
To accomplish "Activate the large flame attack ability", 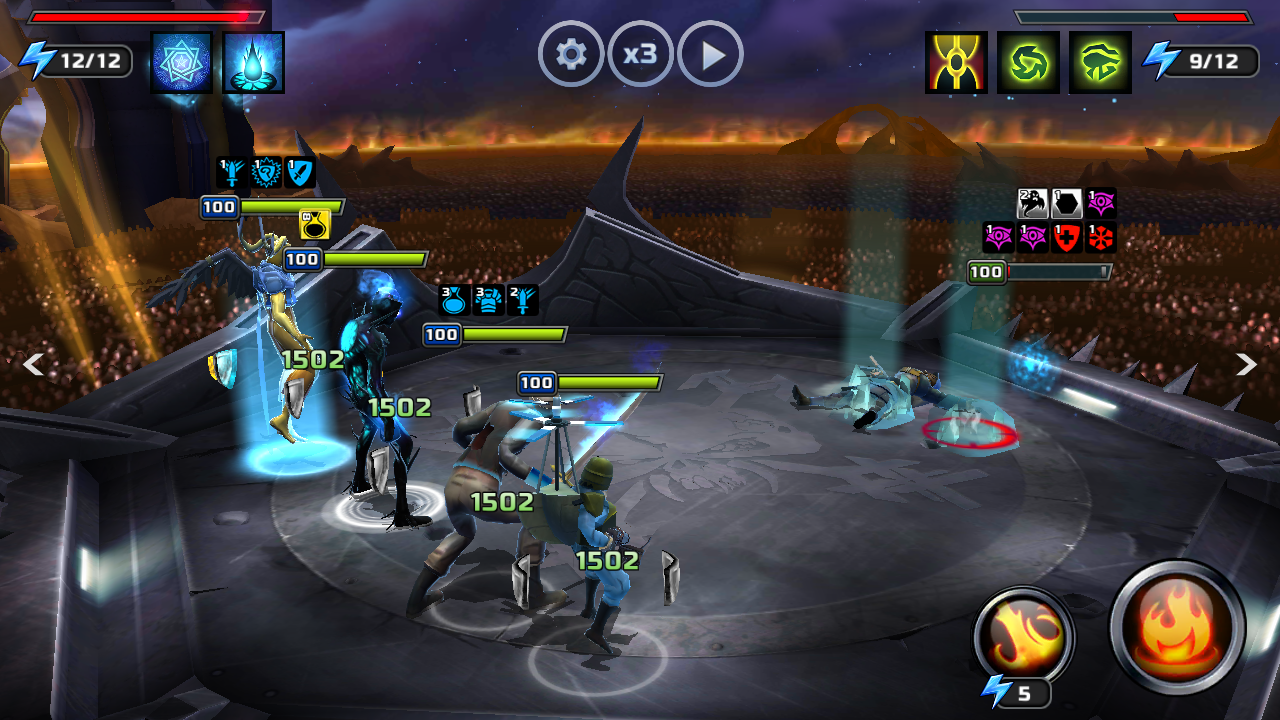I will click(1178, 627).
